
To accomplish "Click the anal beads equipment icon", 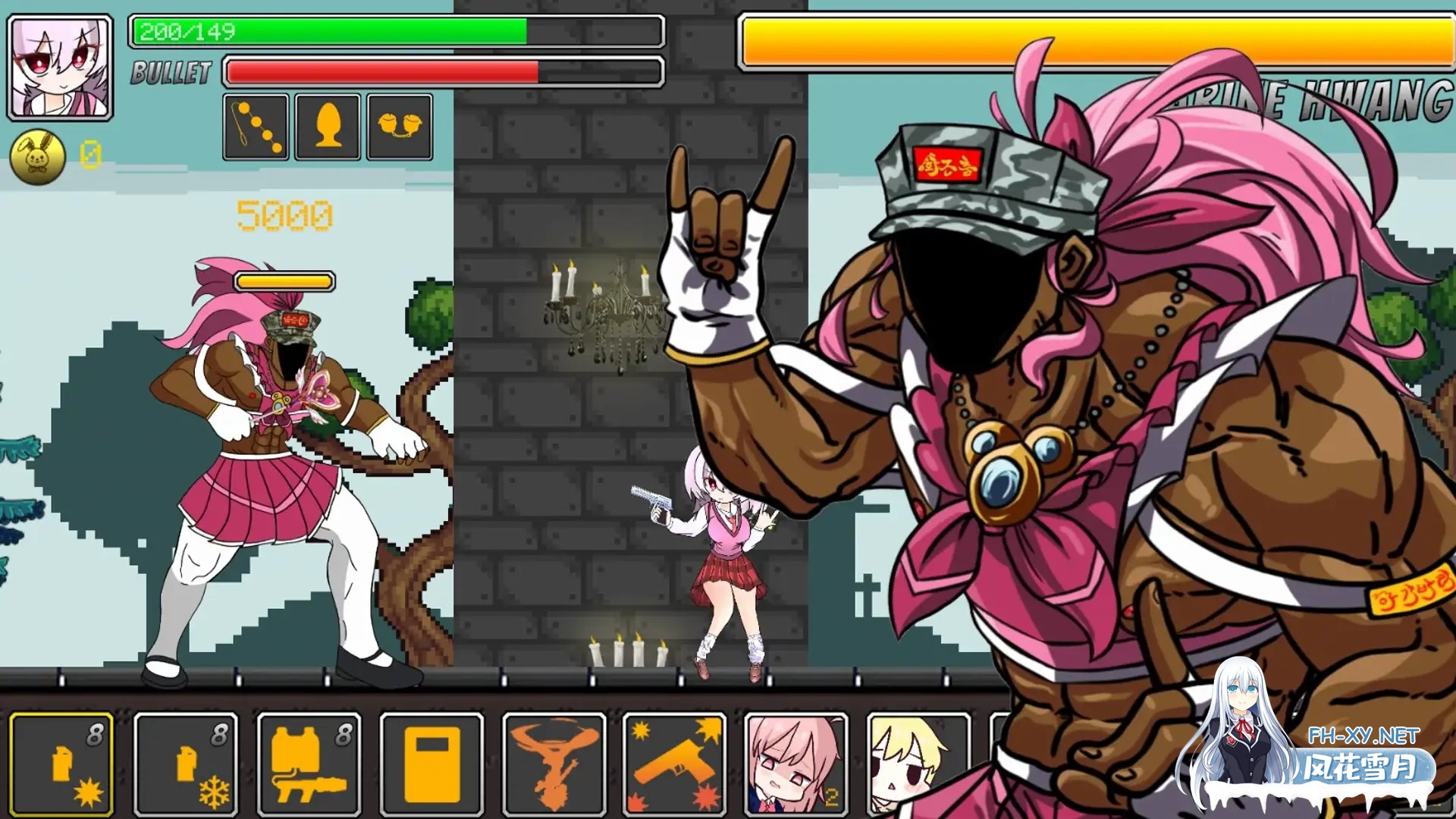I will pos(255,127).
